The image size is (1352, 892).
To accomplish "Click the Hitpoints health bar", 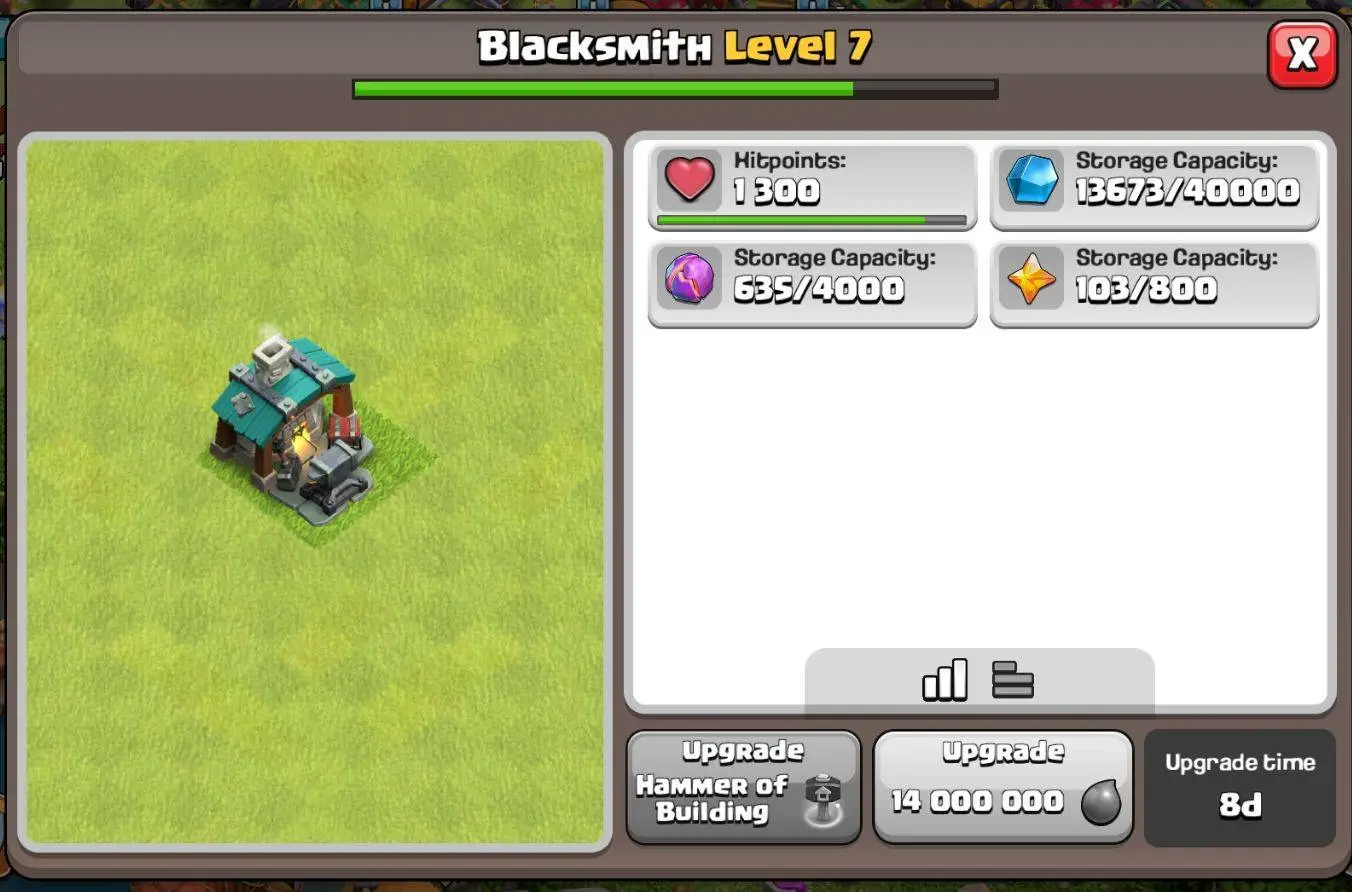I will (x=812, y=218).
